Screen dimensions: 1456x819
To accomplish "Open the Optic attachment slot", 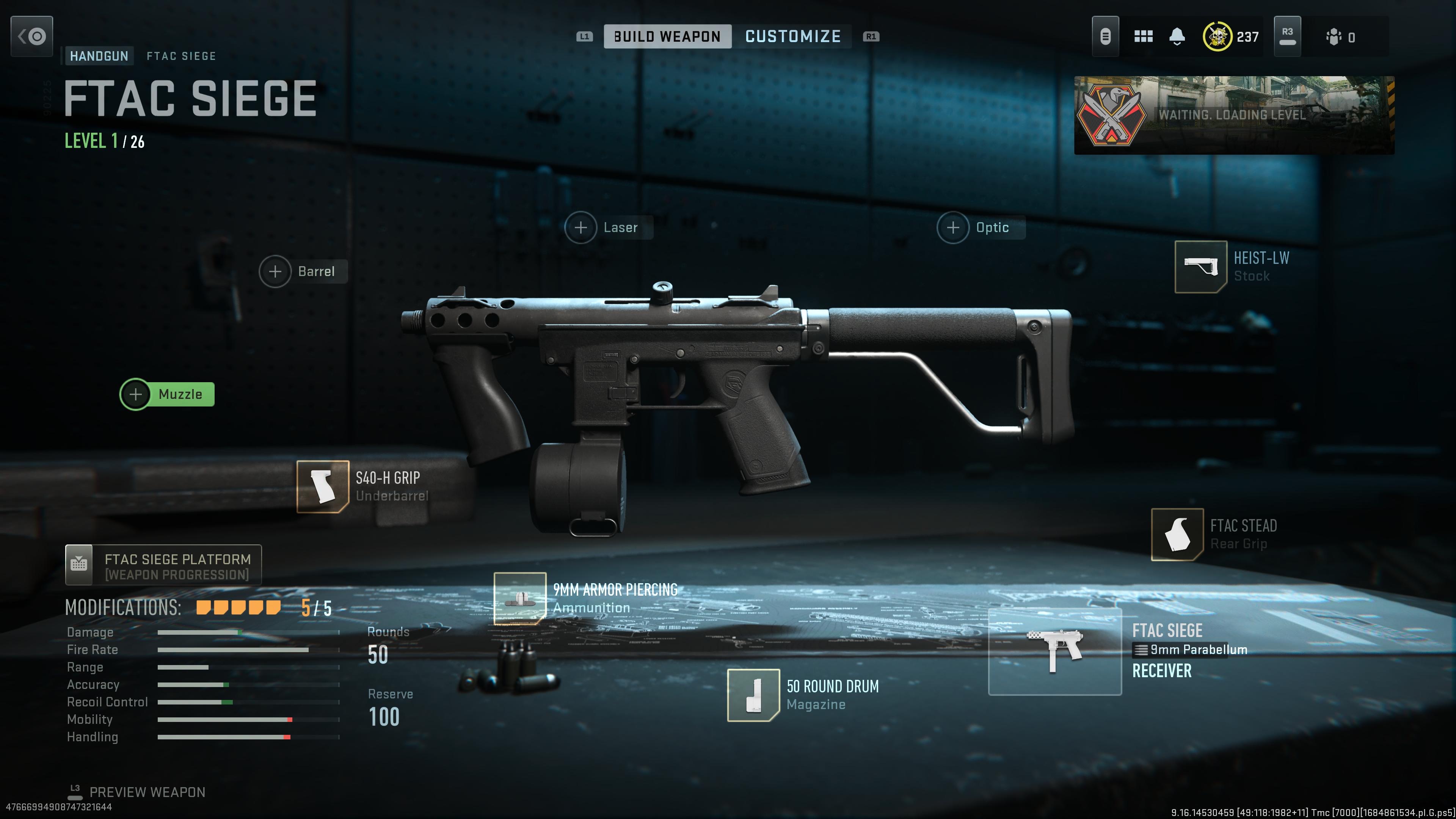I will pyautogui.click(x=981, y=227).
